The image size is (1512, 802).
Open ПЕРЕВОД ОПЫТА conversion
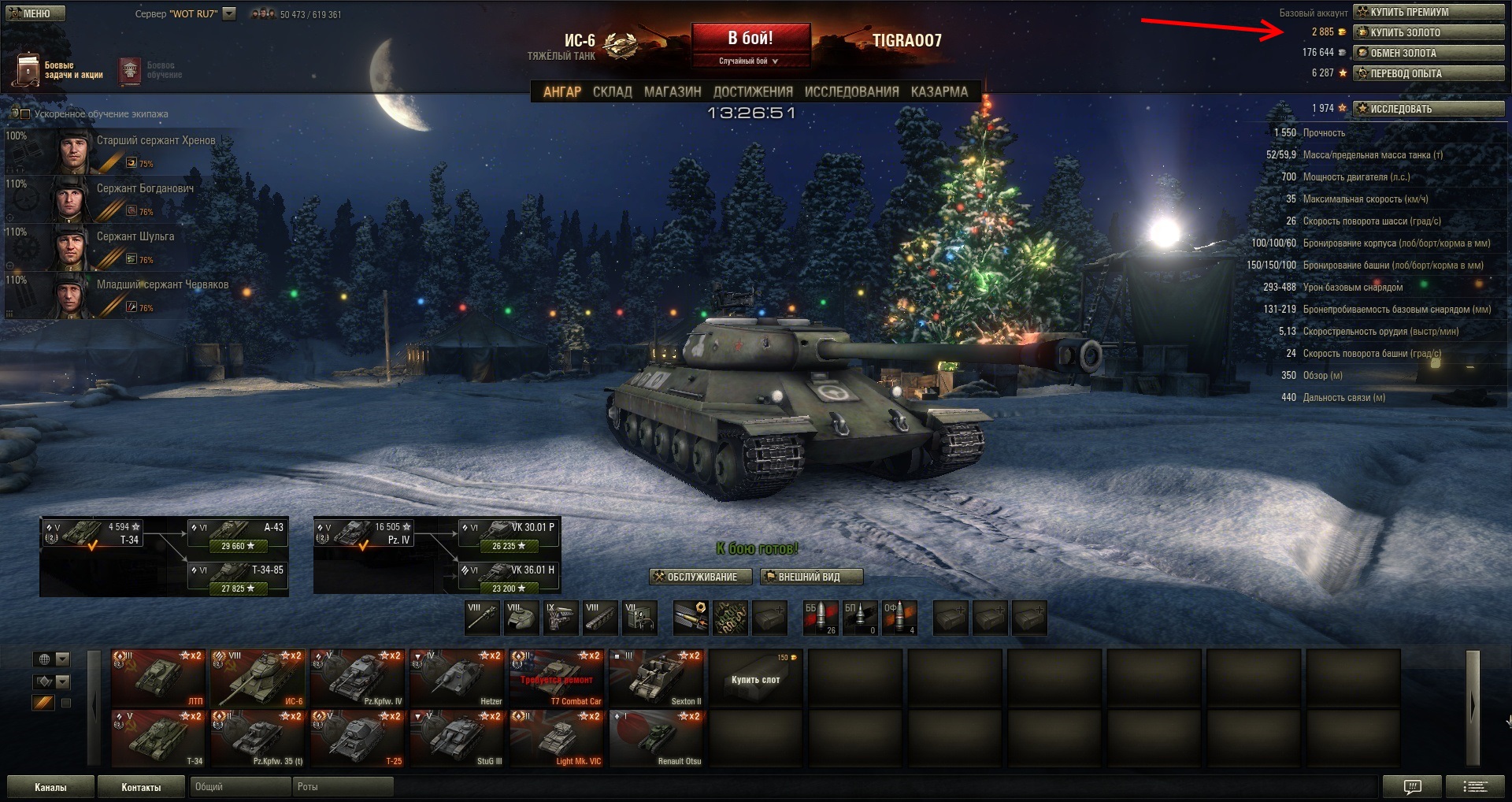coord(1429,73)
